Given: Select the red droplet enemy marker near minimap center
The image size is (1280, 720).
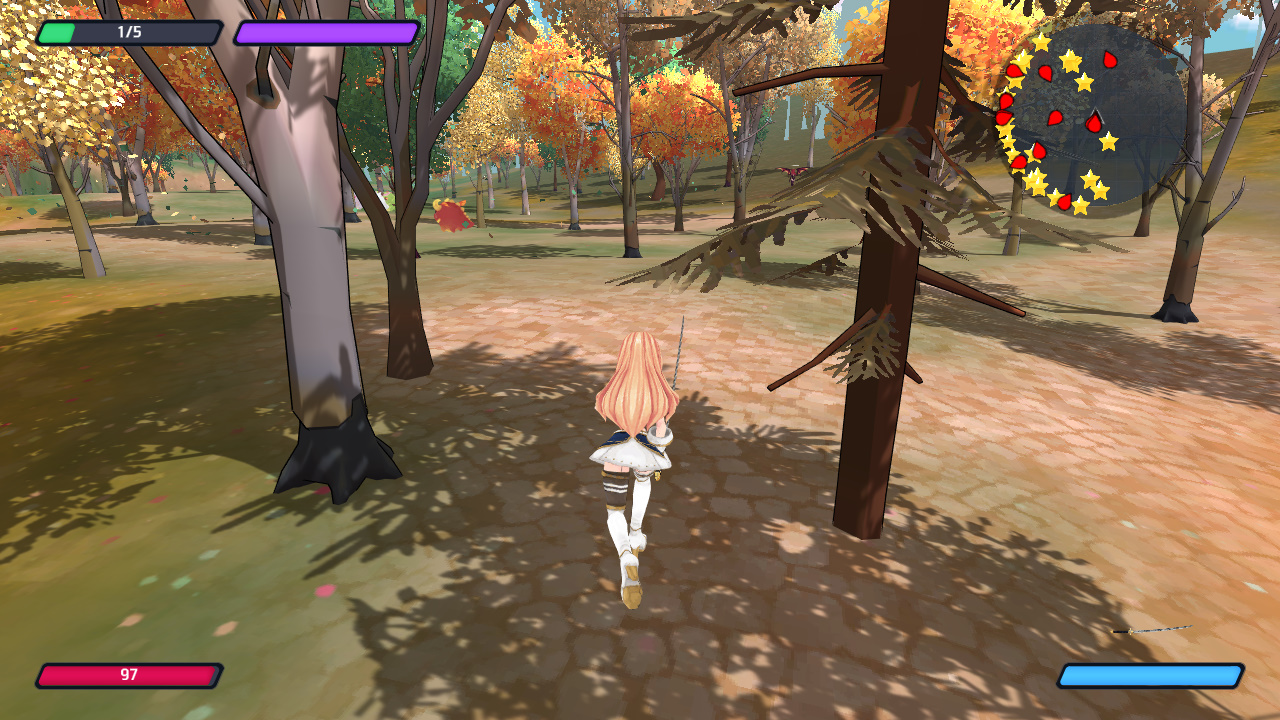Looking at the screenshot, I should (x=1093, y=122).
